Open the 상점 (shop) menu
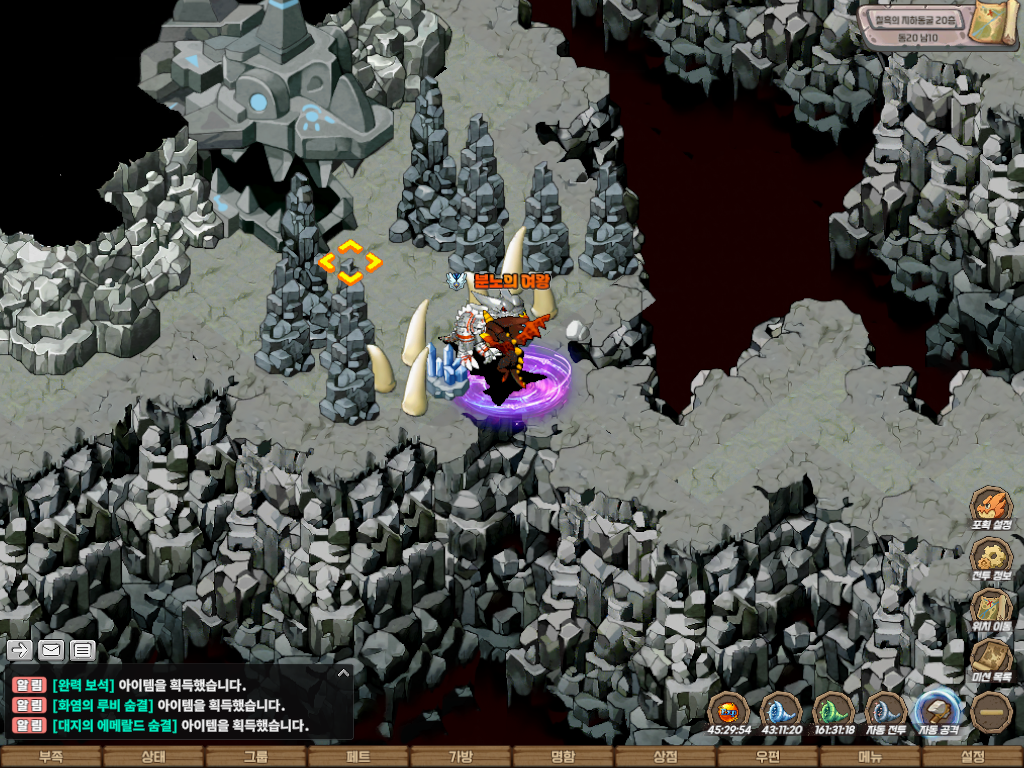Image resolution: width=1024 pixels, height=768 pixels. click(665, 757)
